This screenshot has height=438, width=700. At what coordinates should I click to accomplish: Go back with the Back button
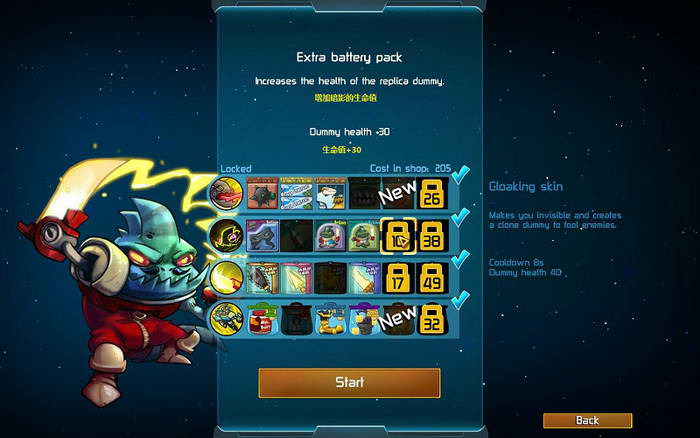tap(587, 420)
